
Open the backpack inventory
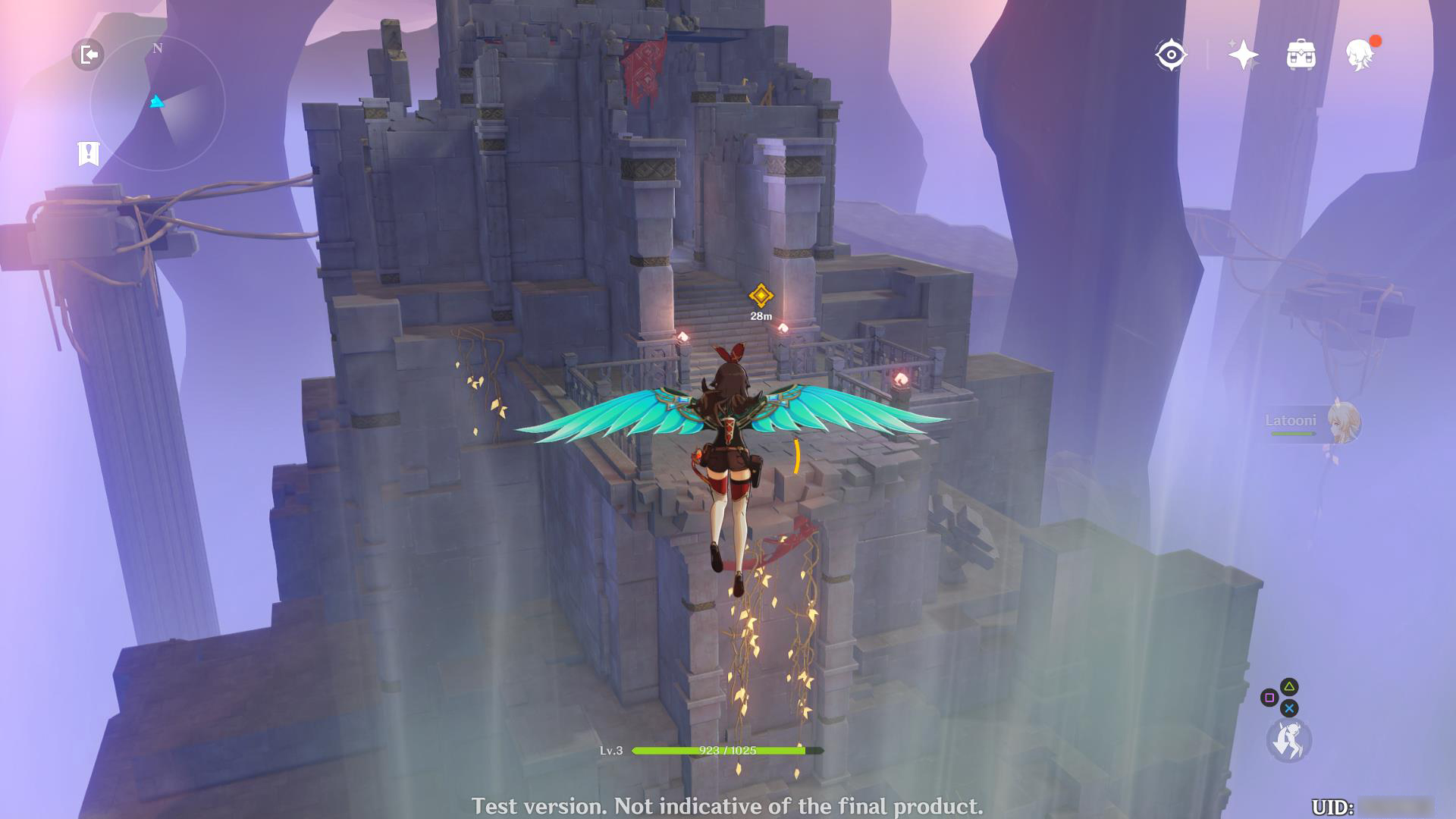pyautogui.click(x=1301, y=55)
